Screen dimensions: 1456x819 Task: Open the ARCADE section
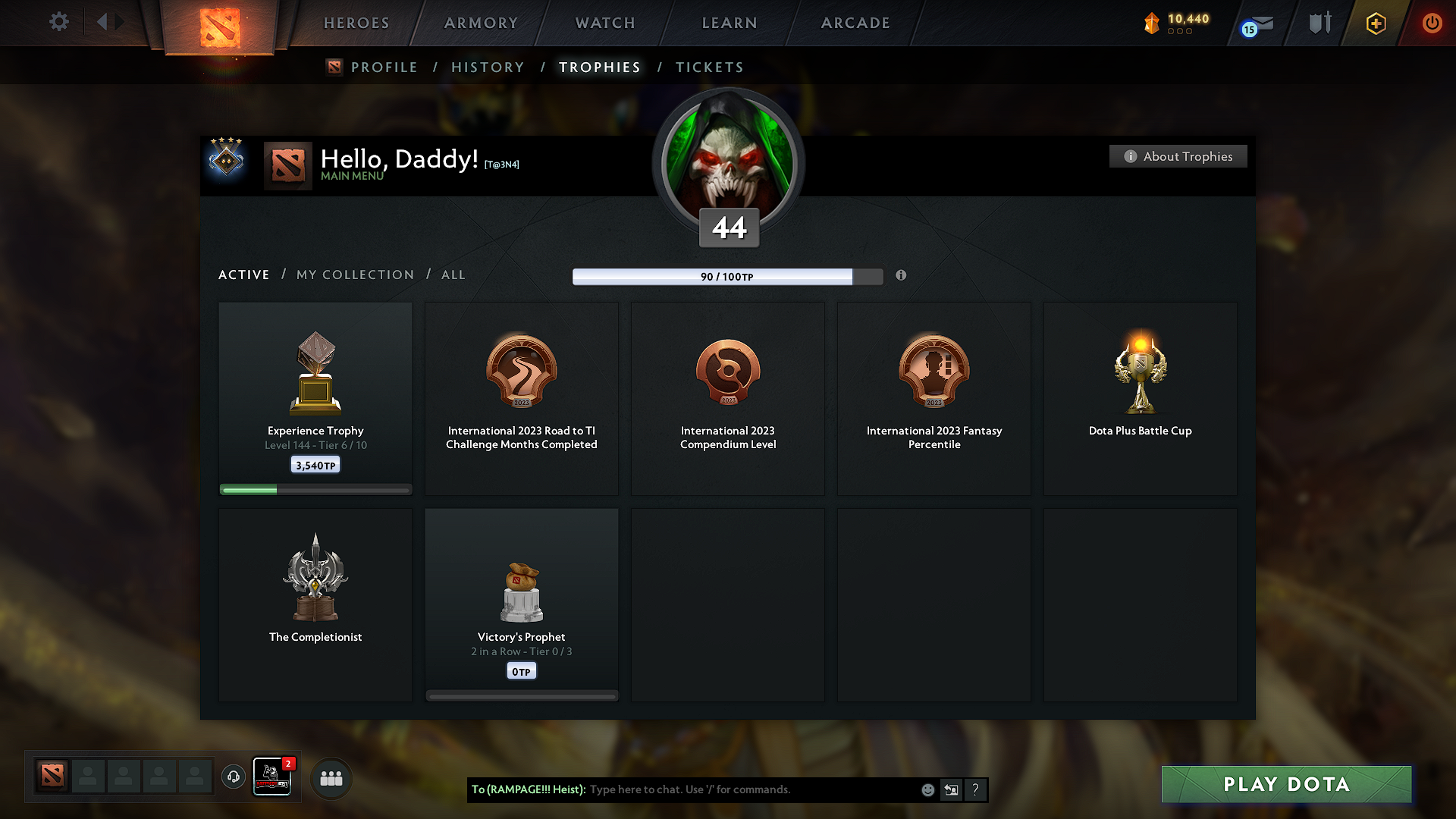[855, 23]
